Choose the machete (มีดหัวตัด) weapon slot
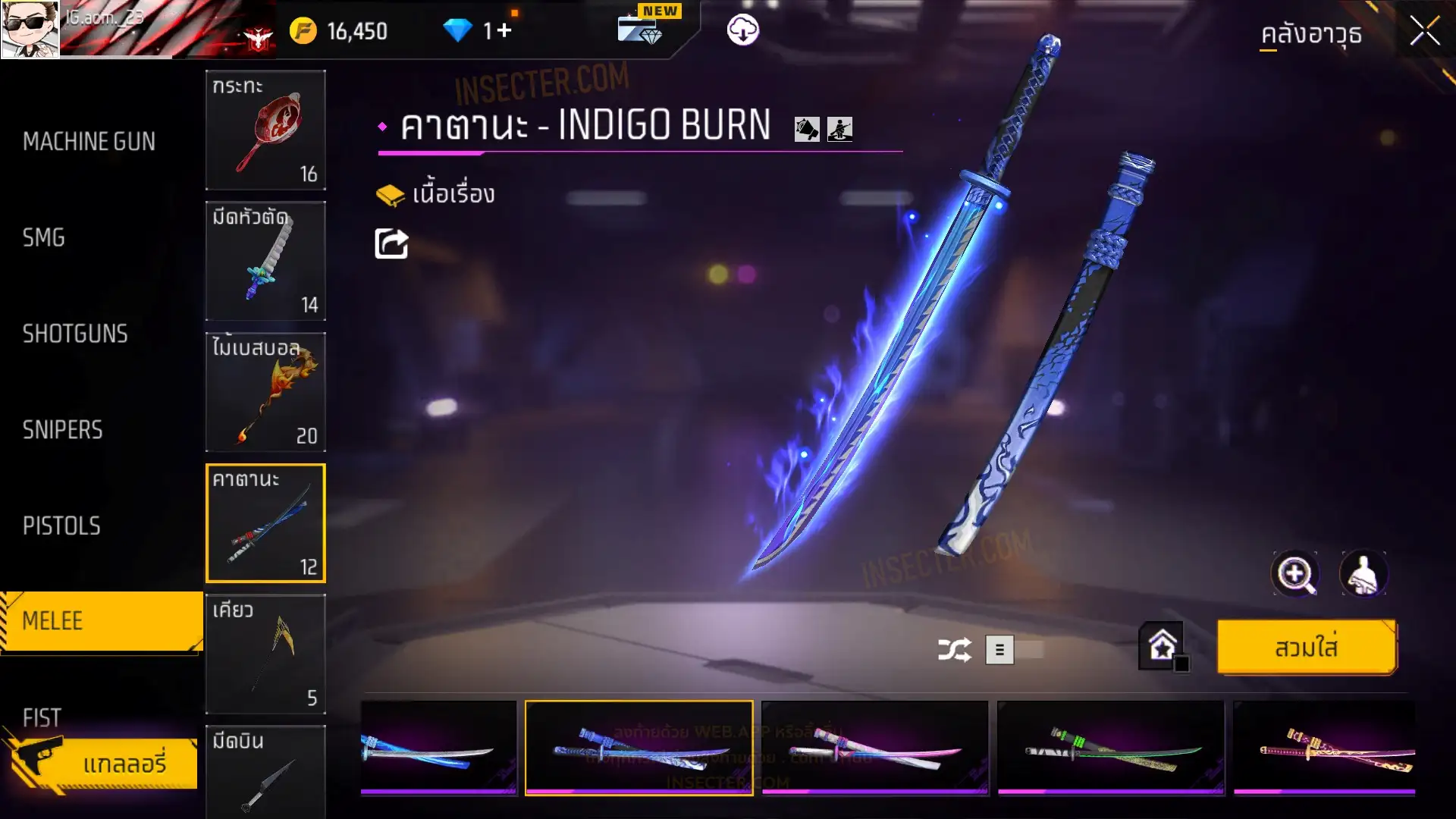Image resolution: width=1456 pixels, height=819 pixels. [265, 261]
